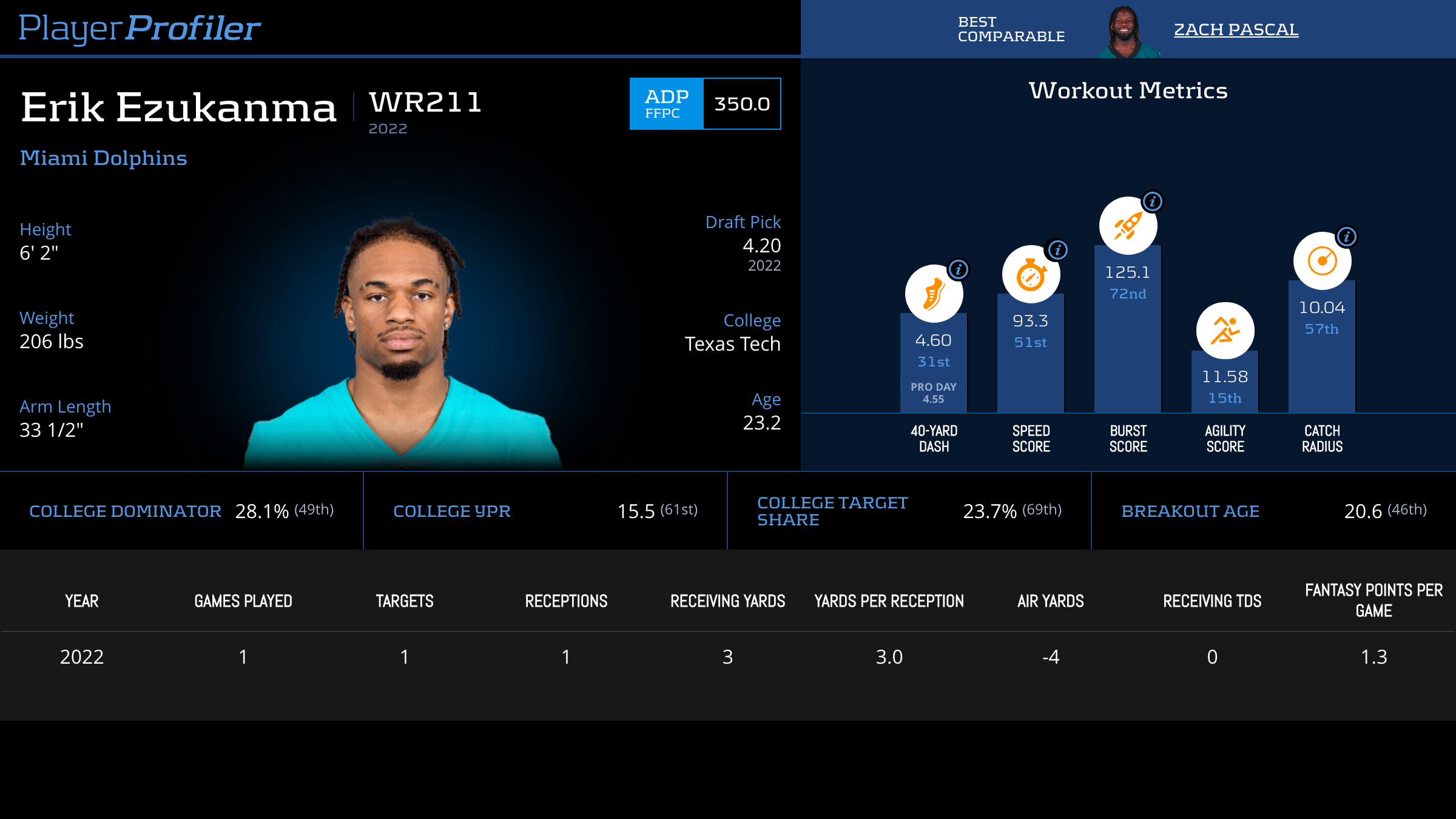Click the PlayerProfiler logo
Image resolution: width=1456 pixels, height=819 pixels.
click(140, 28)
